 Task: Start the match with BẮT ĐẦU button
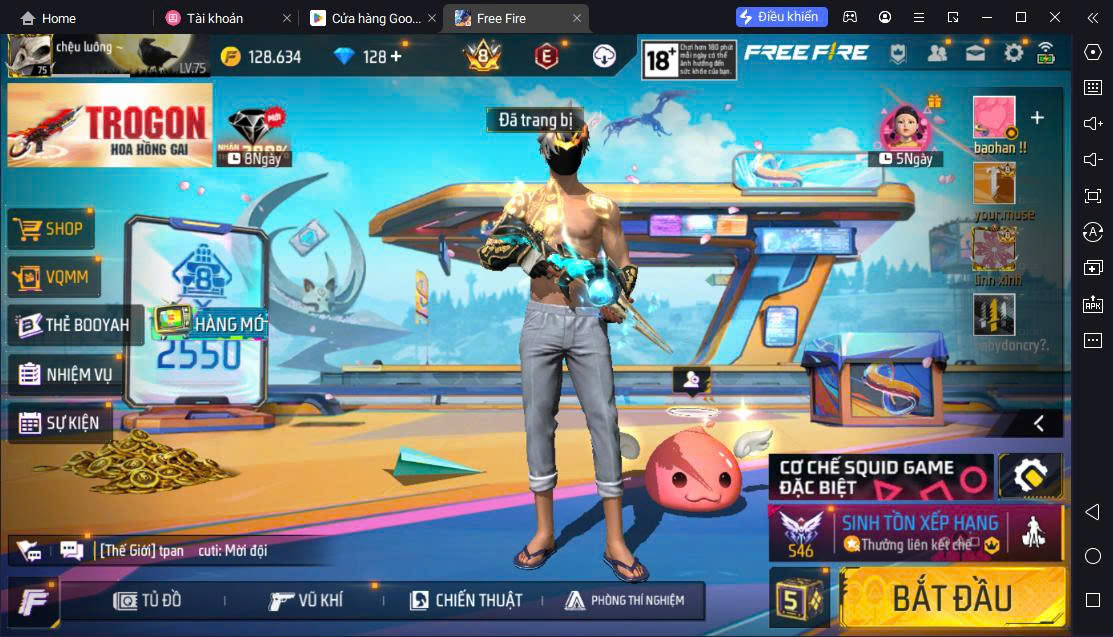point(952,597)
